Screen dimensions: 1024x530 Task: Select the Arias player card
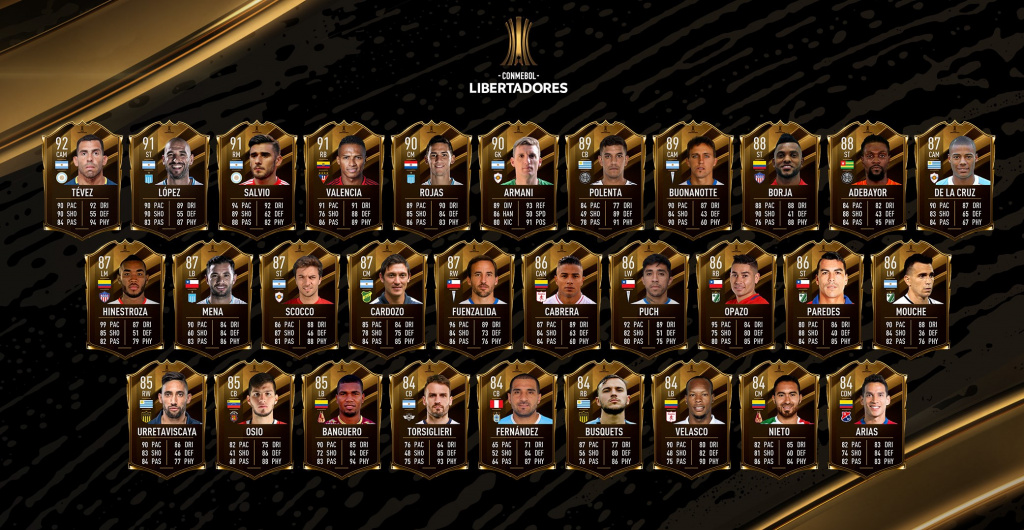(866, 418)
